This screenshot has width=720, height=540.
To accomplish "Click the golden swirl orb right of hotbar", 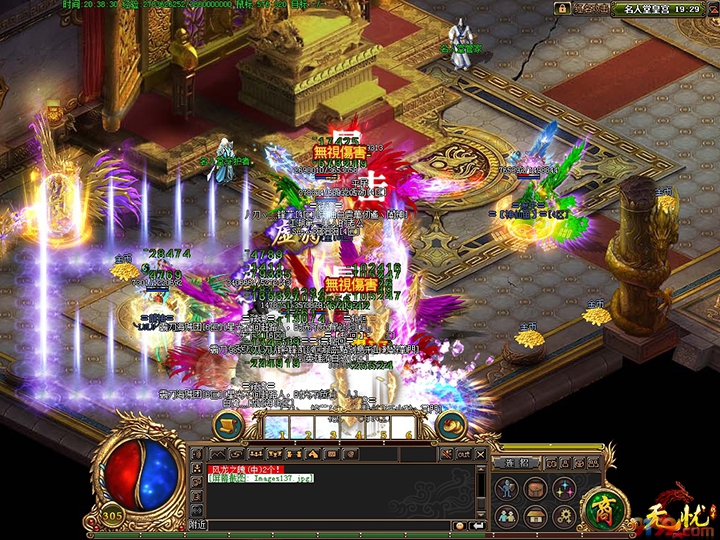I will point(450,424).
